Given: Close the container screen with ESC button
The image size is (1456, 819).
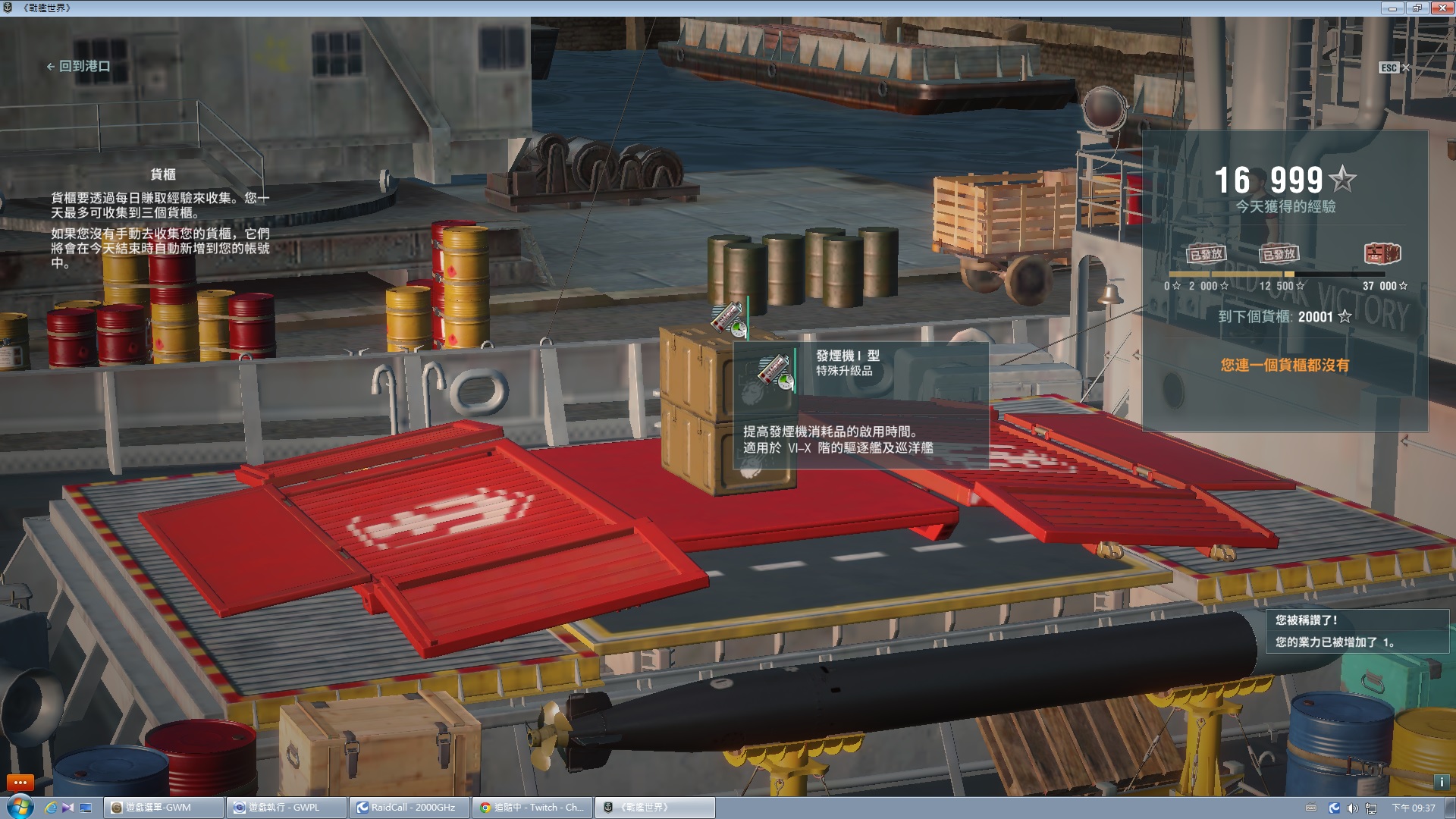Looking at the screenshot, I should [1394, 67].
